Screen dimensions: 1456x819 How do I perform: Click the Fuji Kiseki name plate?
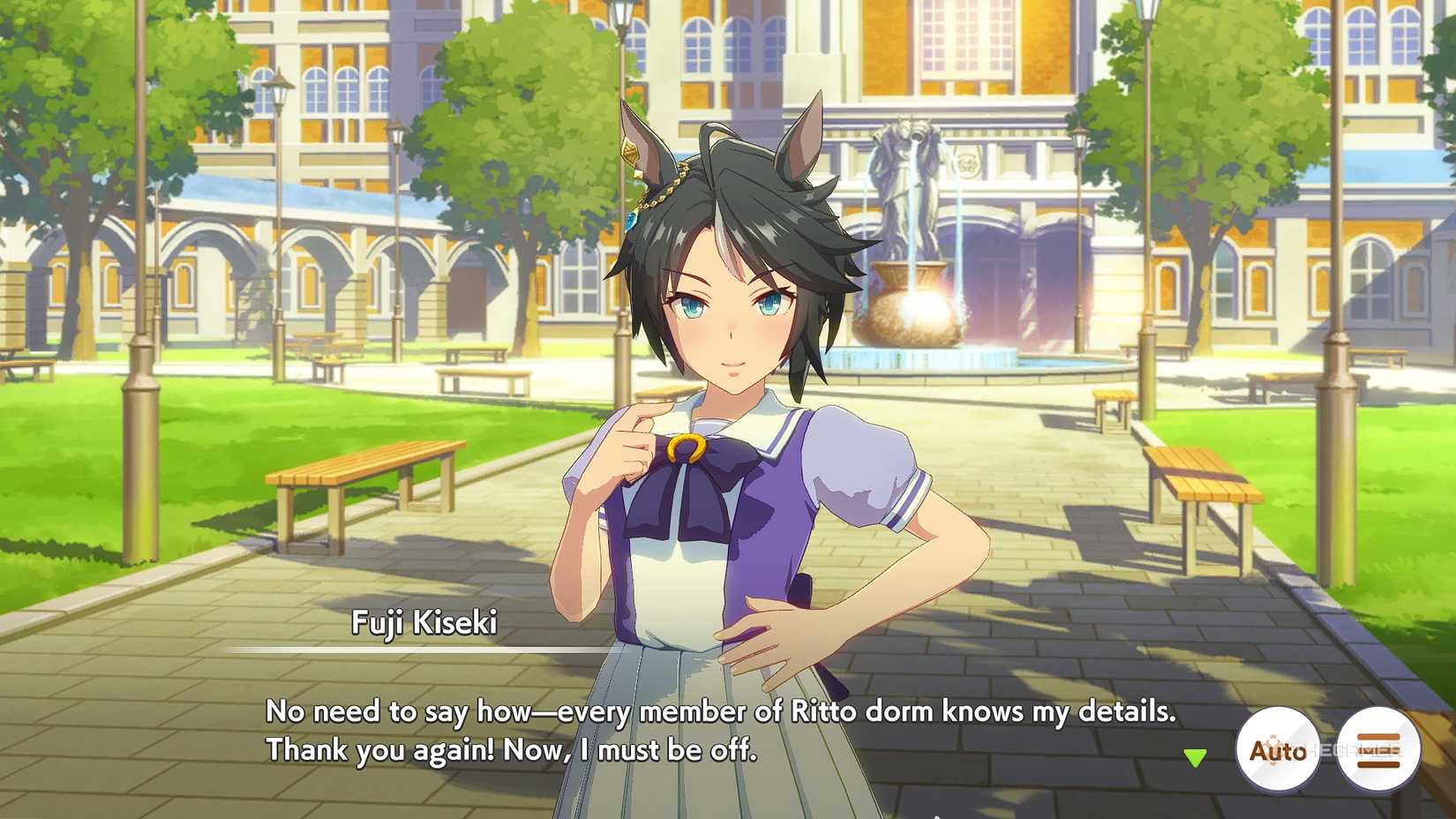tap(424, 621)
